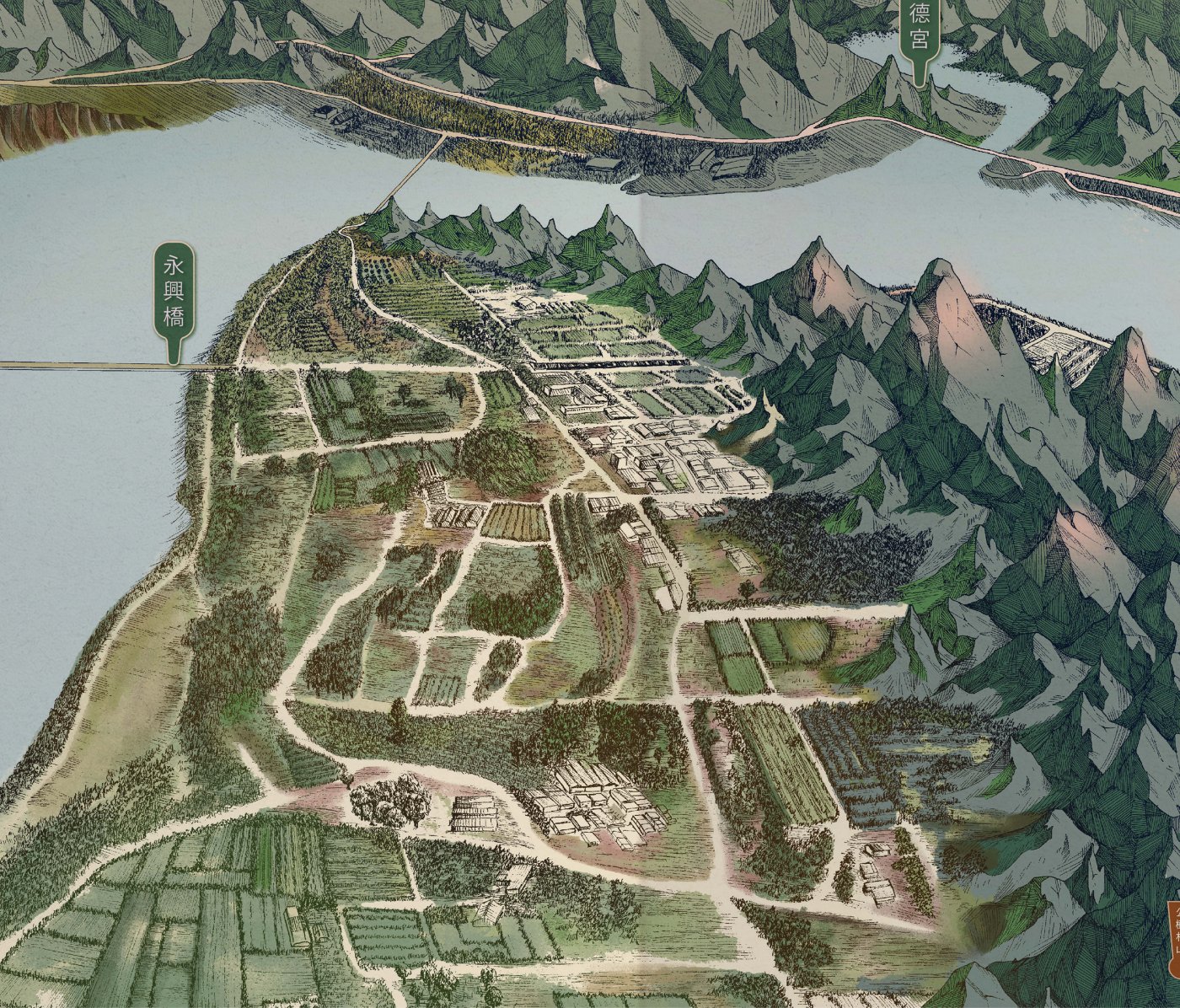Click the green 德宮 location marker

pos(918,34)
